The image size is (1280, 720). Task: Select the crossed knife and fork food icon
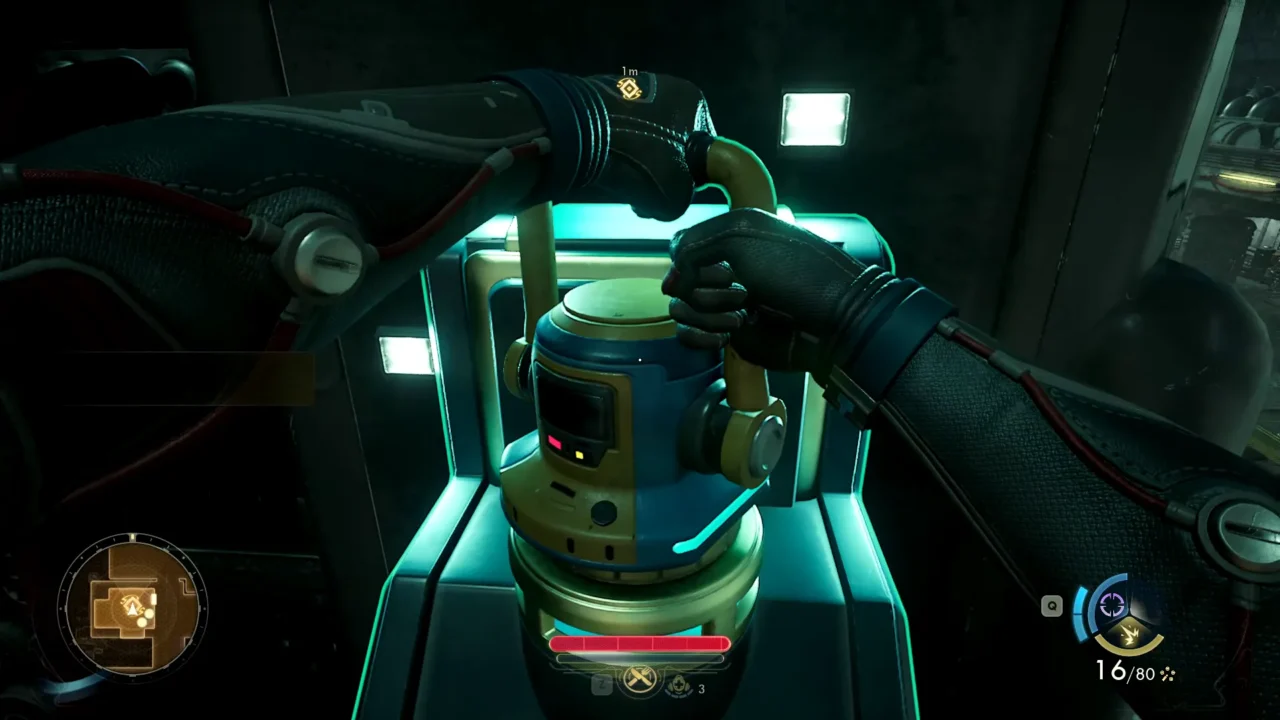[640, 682]
